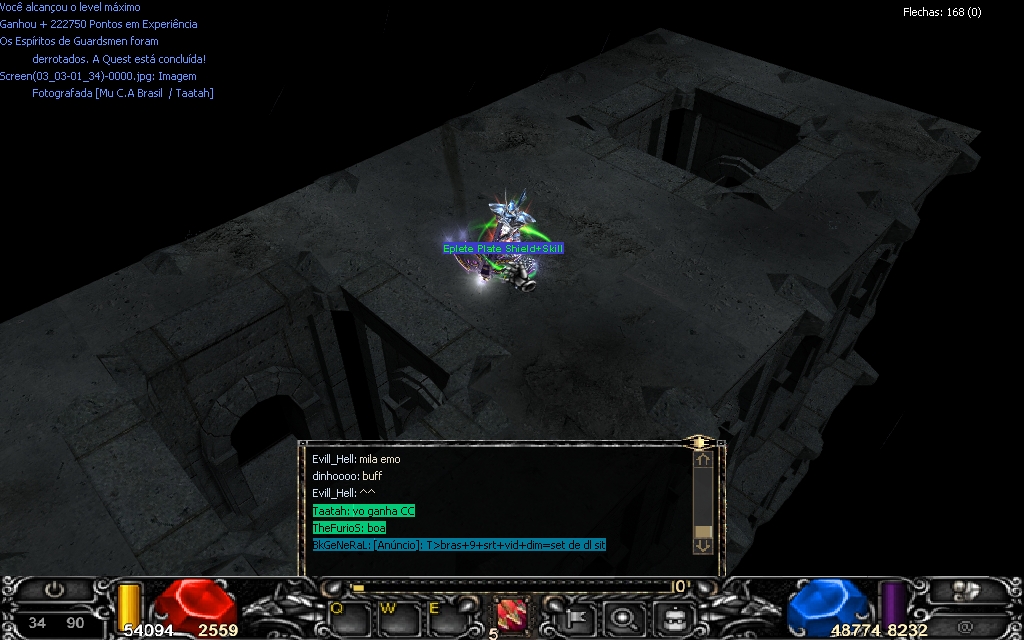
Task: Click the chat scrollbar down arrow
Action: click(x=703, y=546)
